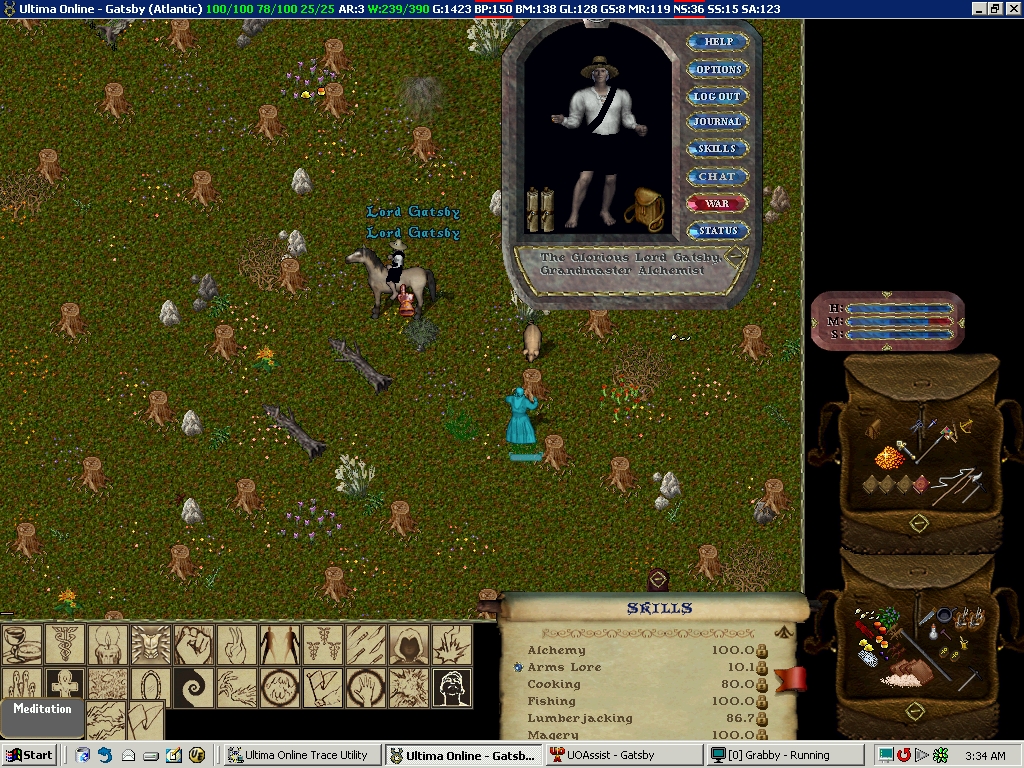Click the paperdoll Skills button
Viewport: 1024px width, 768px height.
716,149
